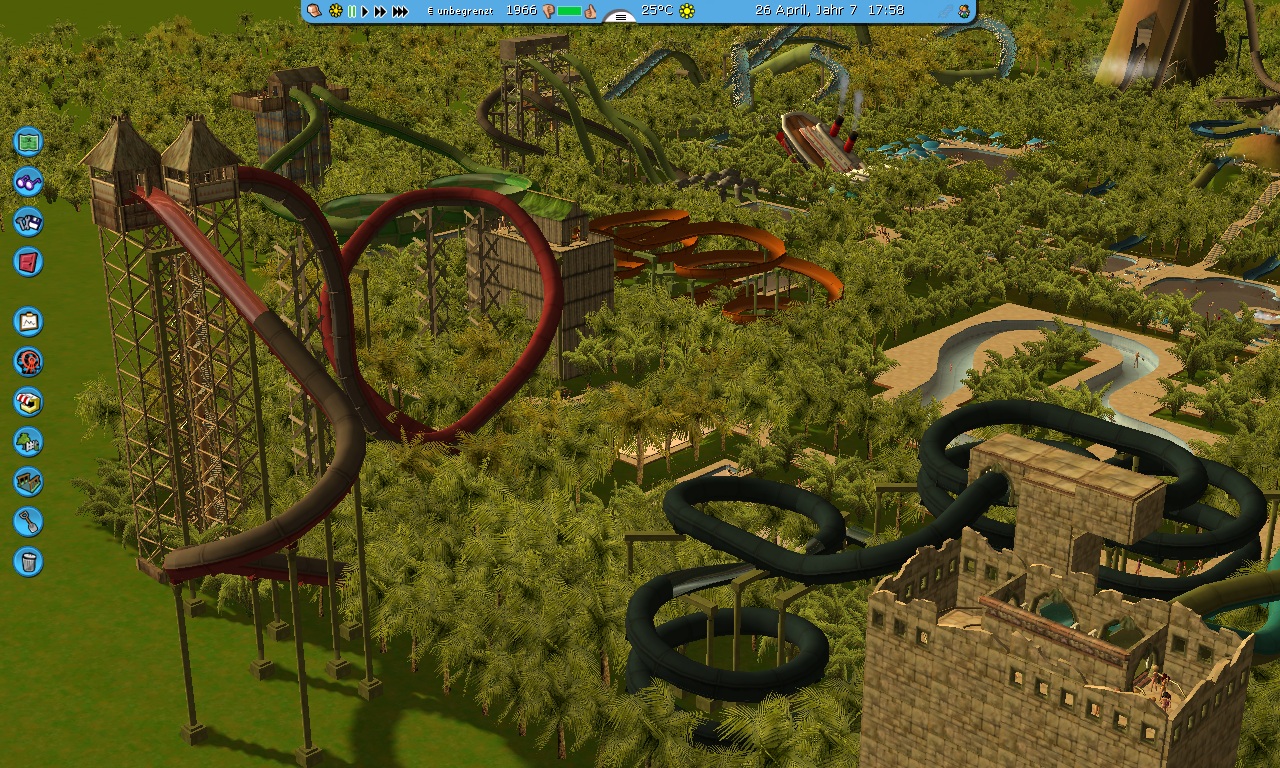Select the terrain shovel tool
This screenshot has width=1280, height=768.
click(28, 521)
